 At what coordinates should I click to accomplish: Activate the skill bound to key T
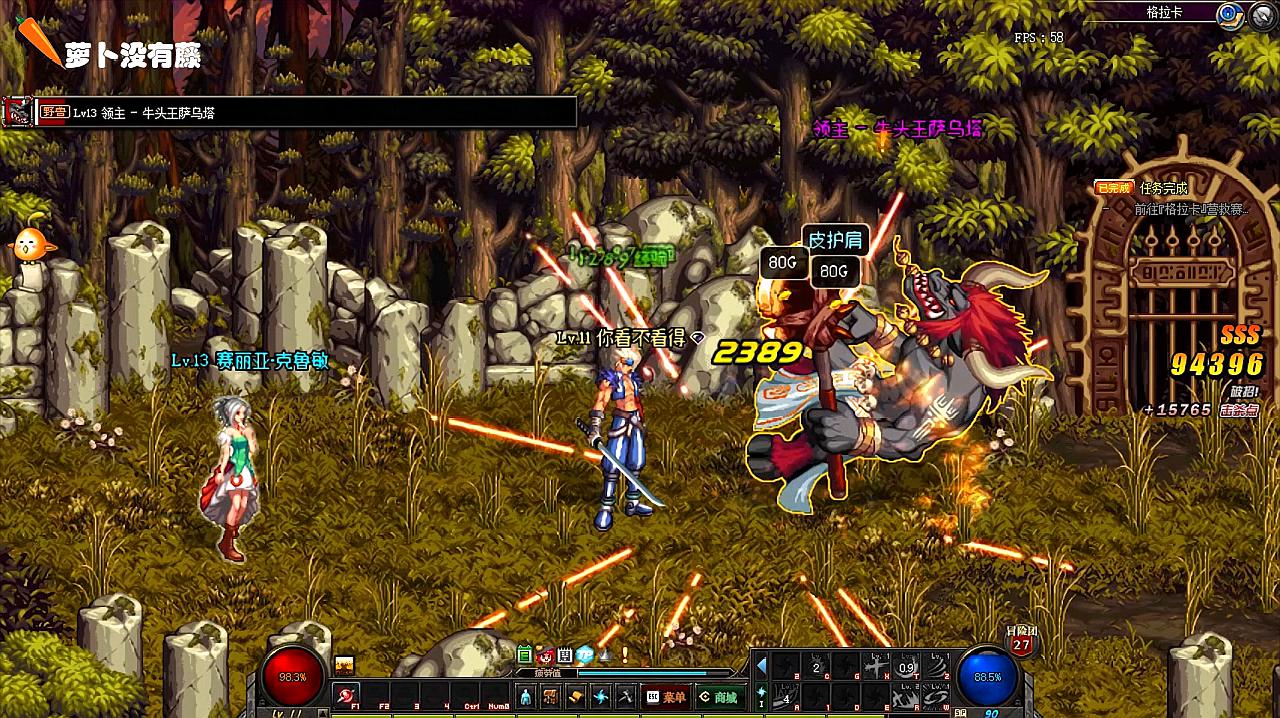pyautogui.click(x=907, y=667)
